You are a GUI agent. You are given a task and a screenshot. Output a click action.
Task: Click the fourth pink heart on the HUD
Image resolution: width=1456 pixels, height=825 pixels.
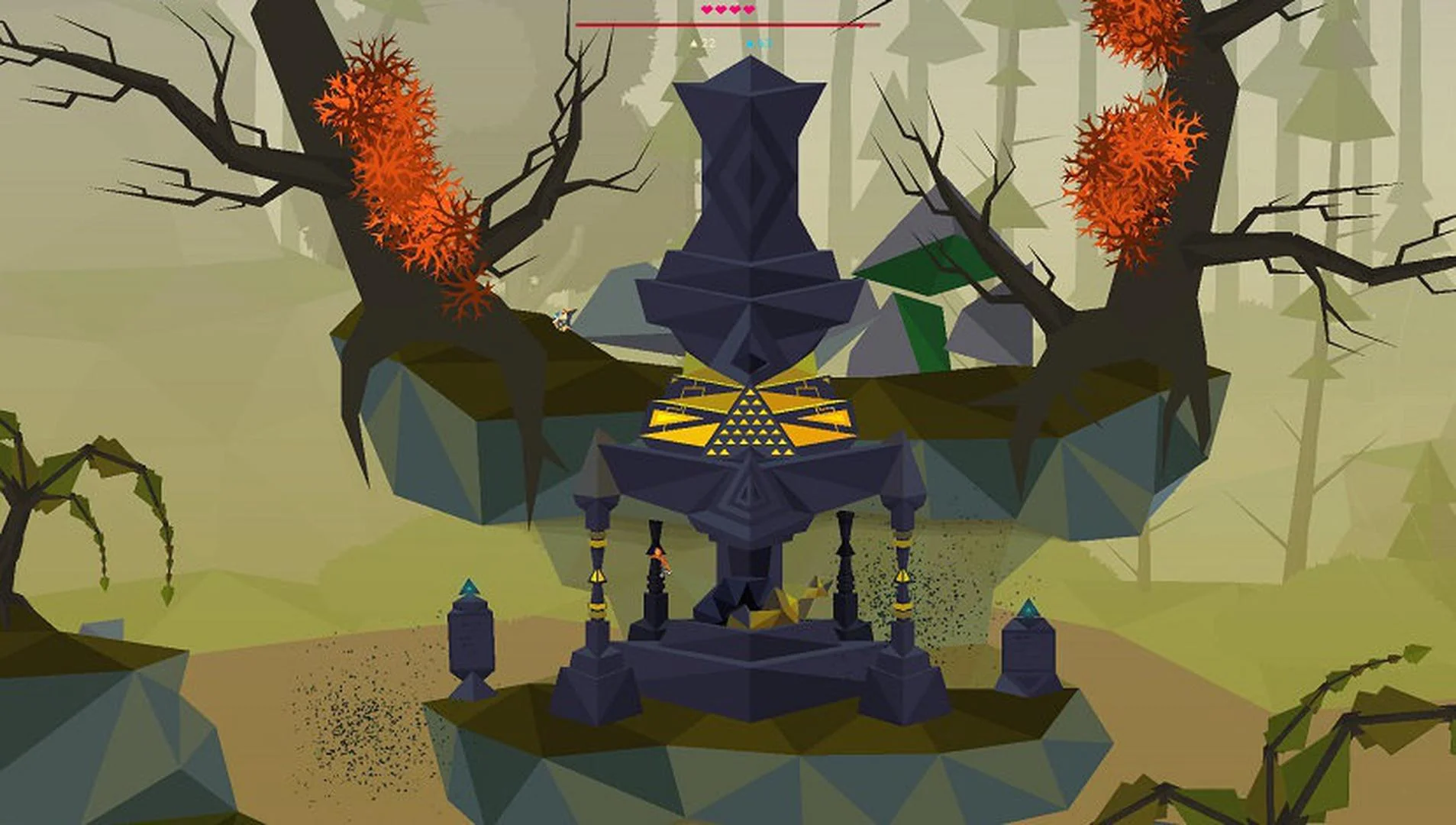click(x=748, y=9)
